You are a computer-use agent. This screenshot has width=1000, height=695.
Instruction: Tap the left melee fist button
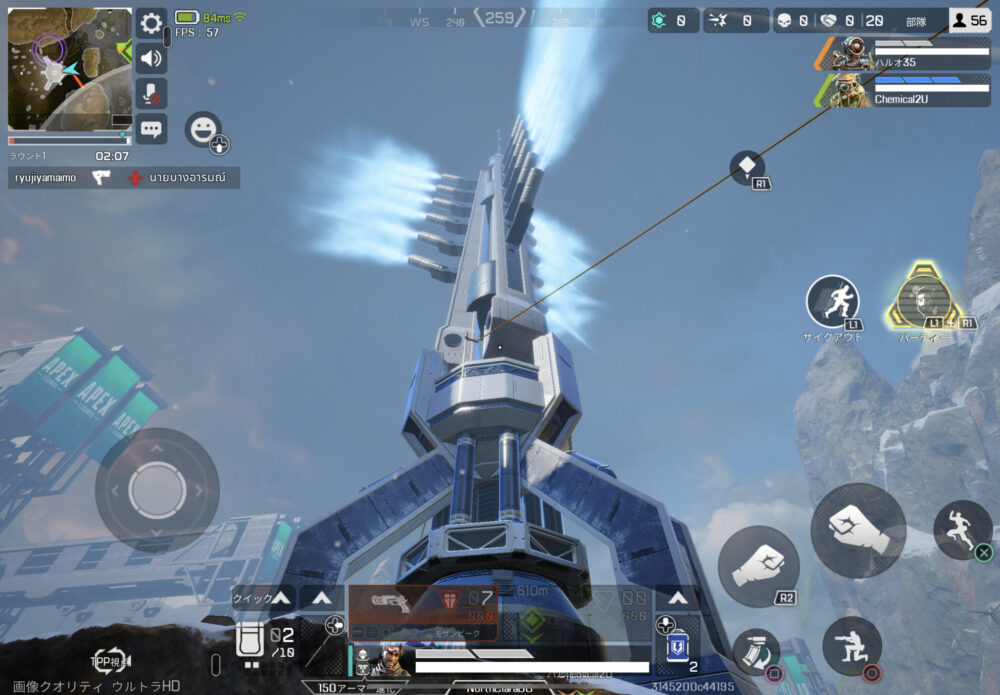(x=758, y=567)
